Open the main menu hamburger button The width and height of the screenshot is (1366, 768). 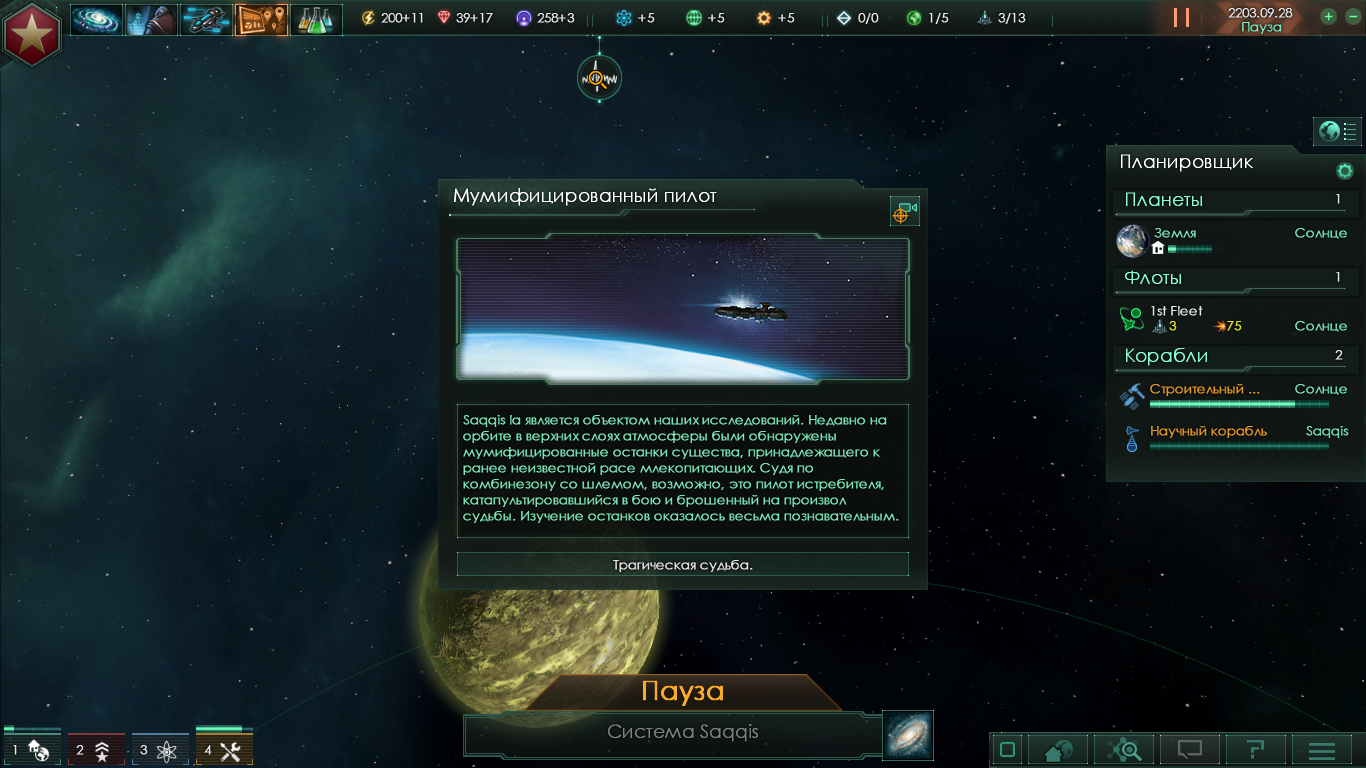(x=1322, y=750)
